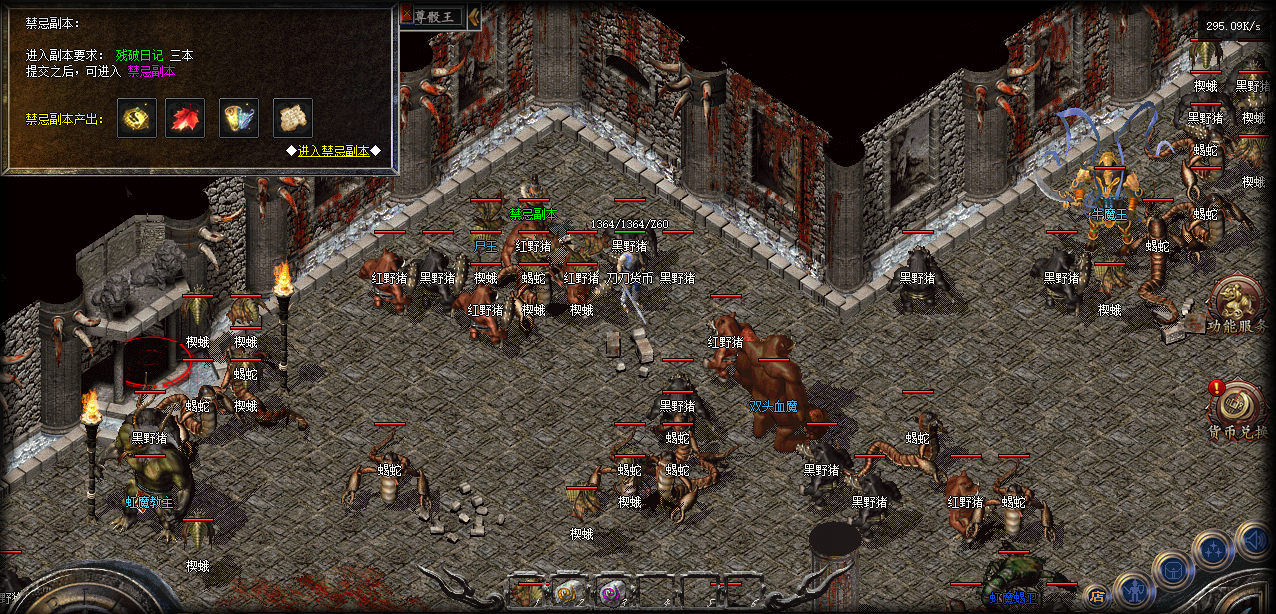
Task: Open the 功能服务 menu
Action: (1237, 303)
